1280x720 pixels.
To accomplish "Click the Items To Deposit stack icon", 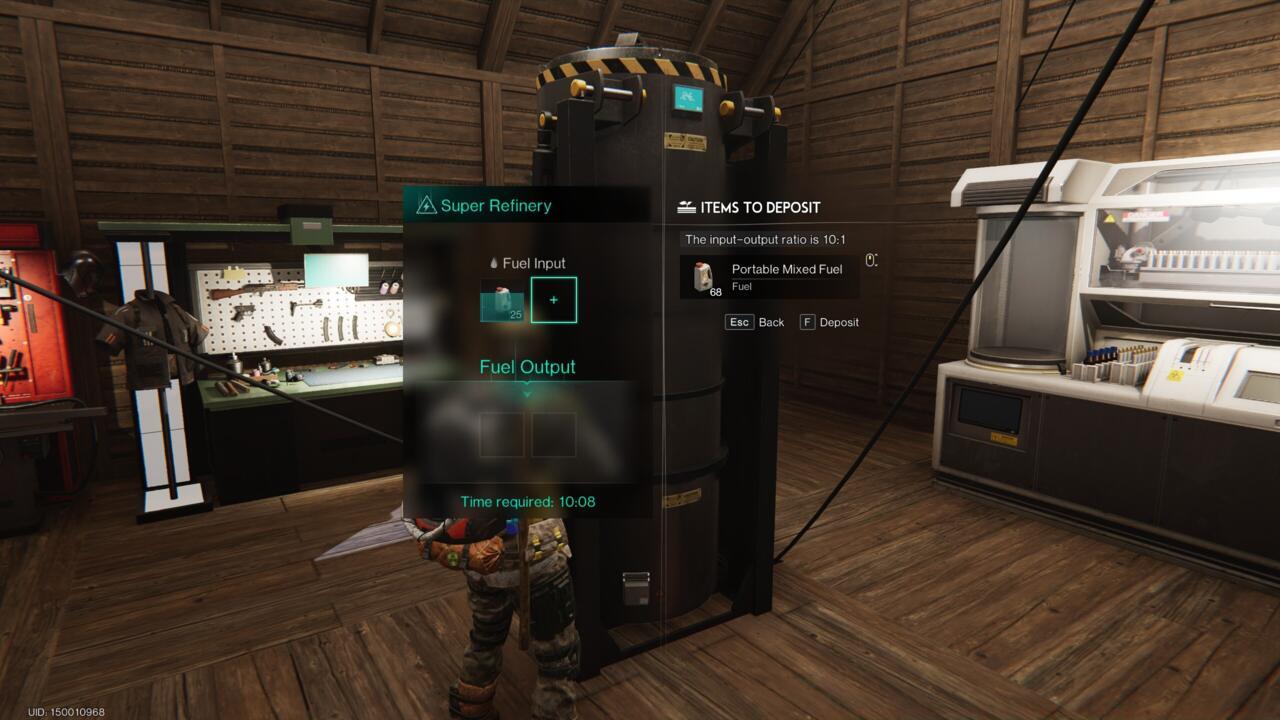I will point(686,207).
